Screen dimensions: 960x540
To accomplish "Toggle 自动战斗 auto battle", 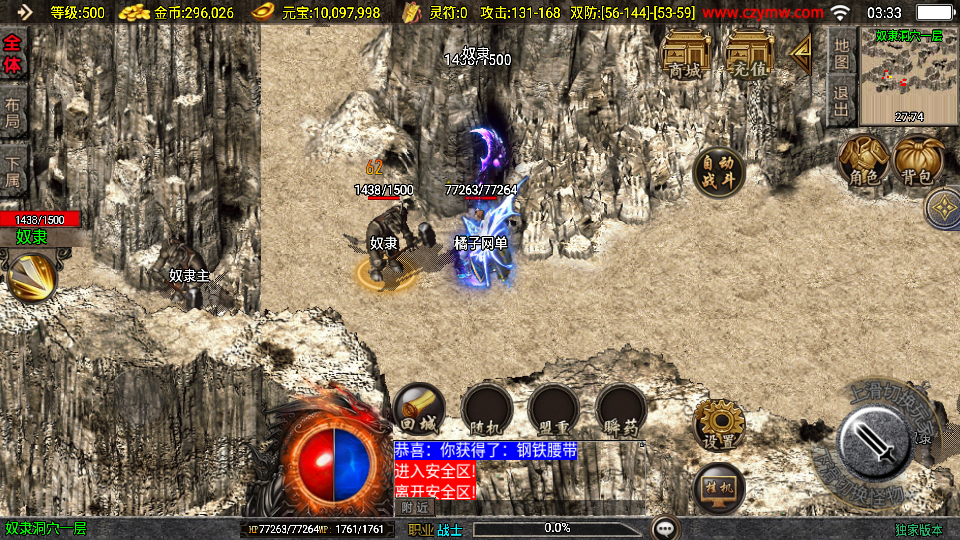I will point(718,172).
